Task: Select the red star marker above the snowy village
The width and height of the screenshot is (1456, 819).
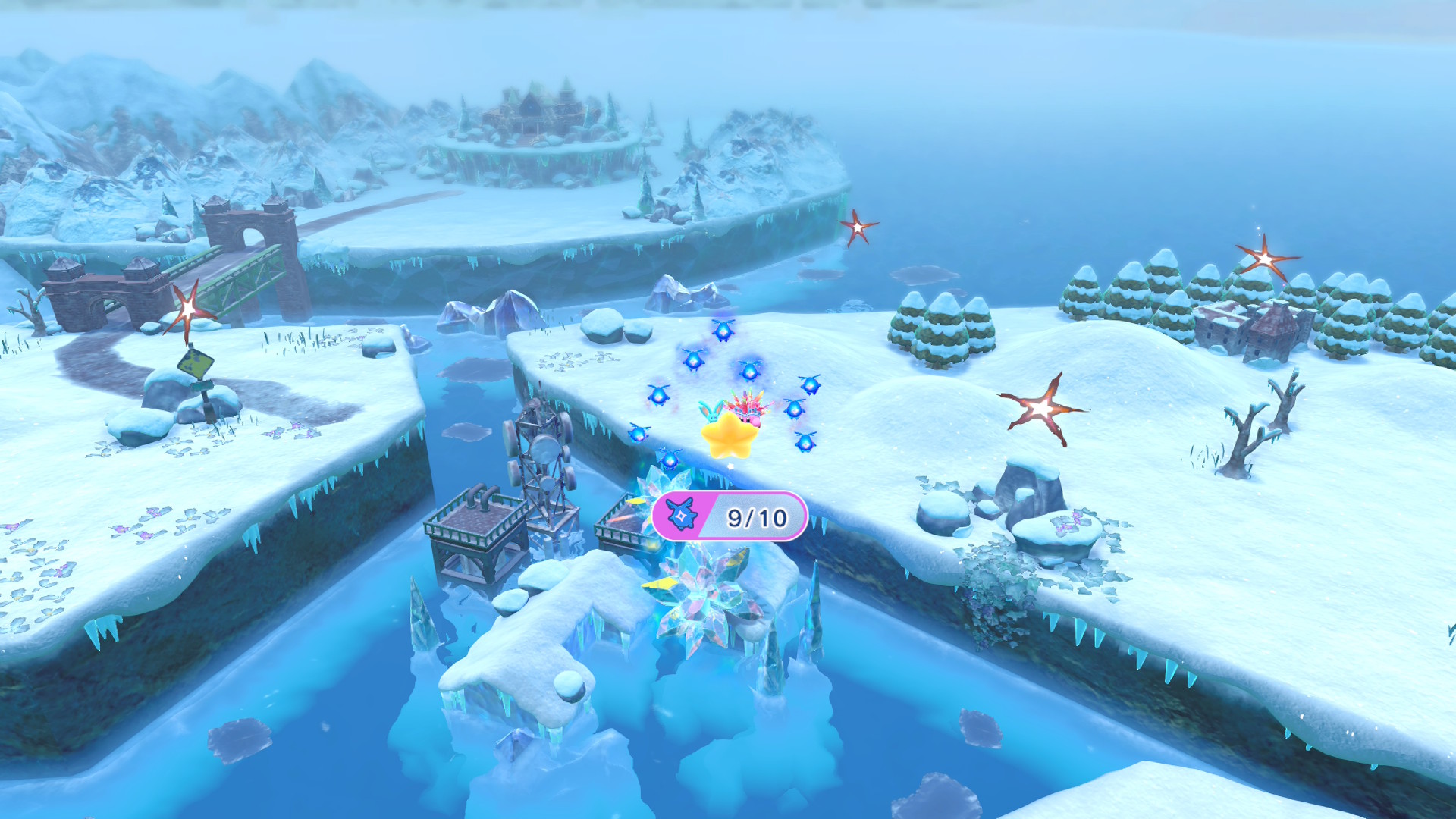Action: (x=1265, y=259)
